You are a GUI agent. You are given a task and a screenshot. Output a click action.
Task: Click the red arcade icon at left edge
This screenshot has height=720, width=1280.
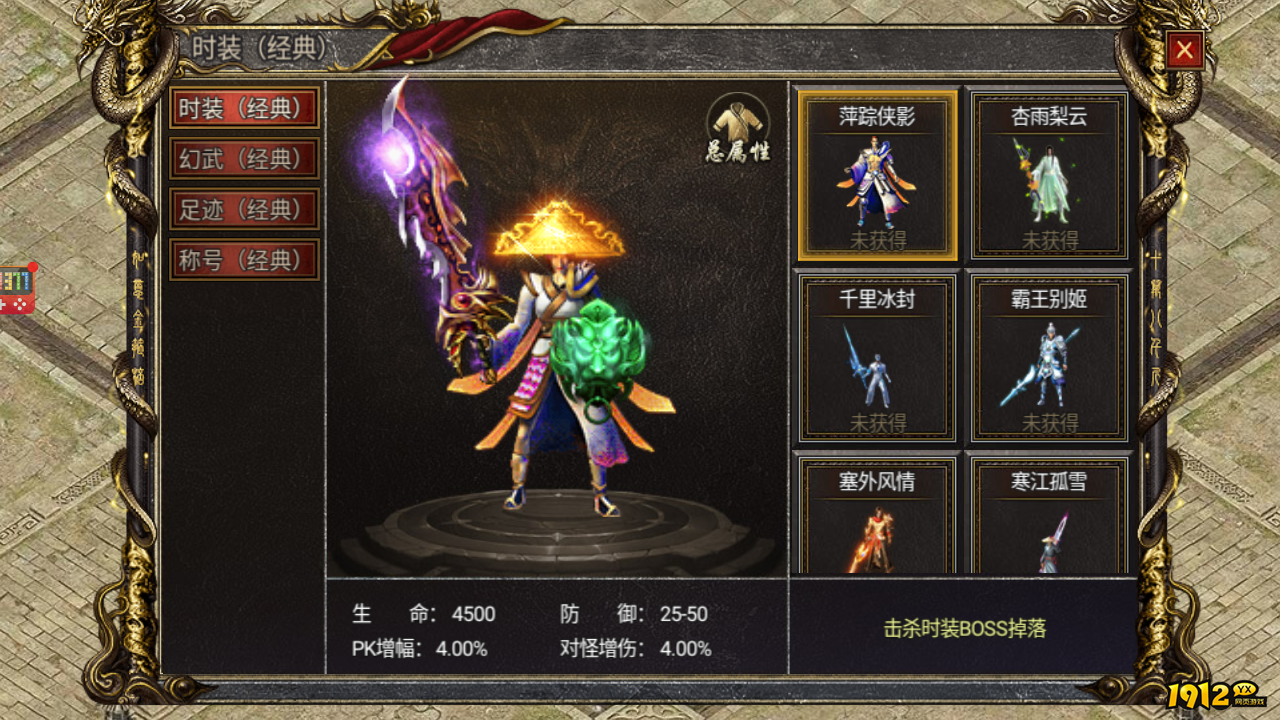[17, 288]
